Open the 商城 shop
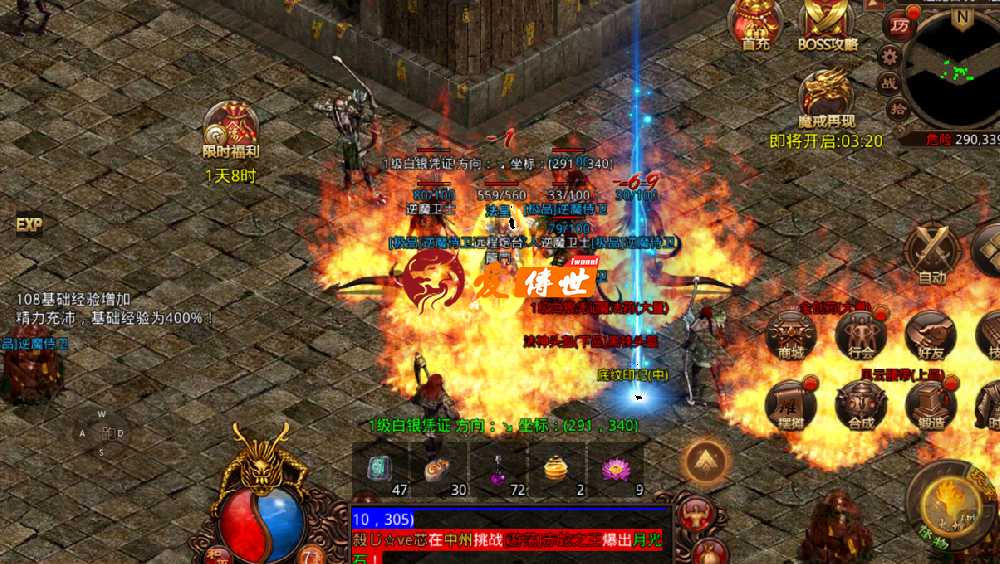Image resolution: width=1000 pixels, height=564 pixels. click(x=791, y=333)
